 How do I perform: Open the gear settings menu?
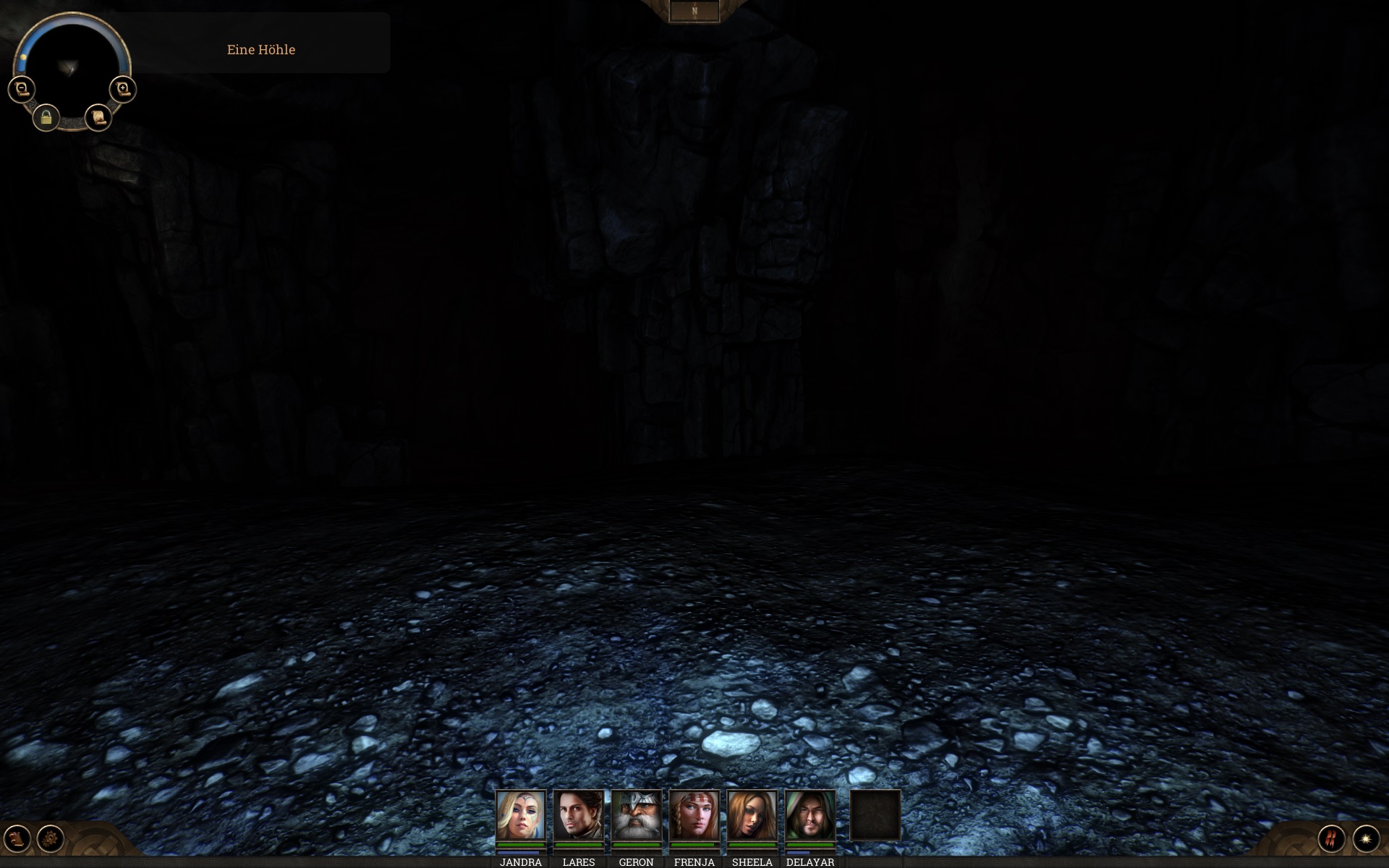(51, 839)
